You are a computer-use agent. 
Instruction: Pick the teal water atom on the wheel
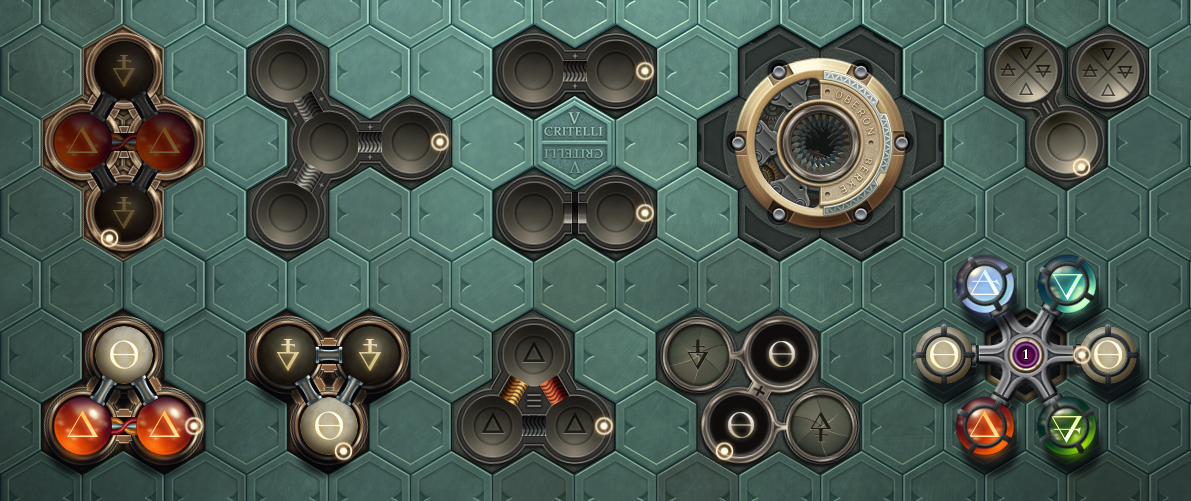coord(1066,286)
